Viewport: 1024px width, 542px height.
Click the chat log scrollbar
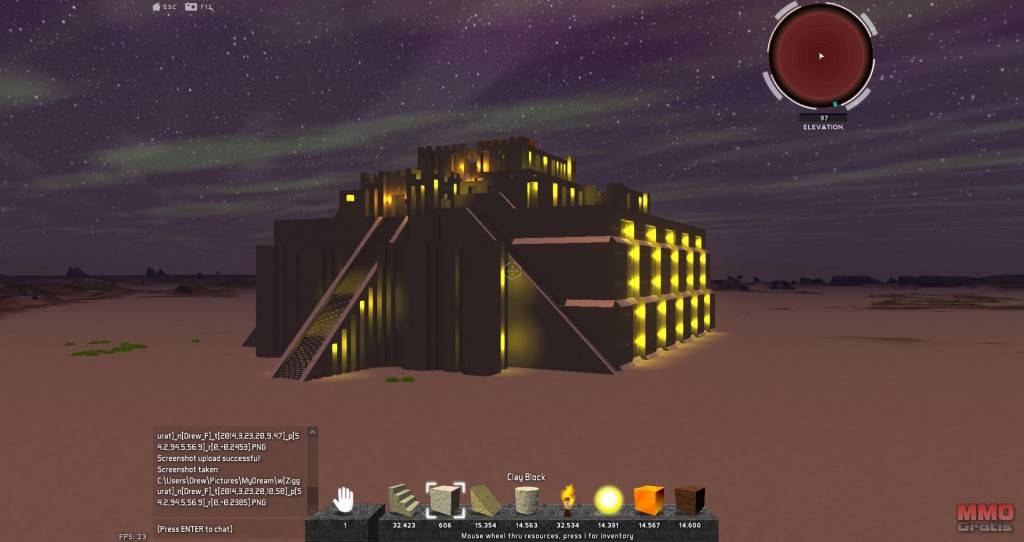point(313,468)
